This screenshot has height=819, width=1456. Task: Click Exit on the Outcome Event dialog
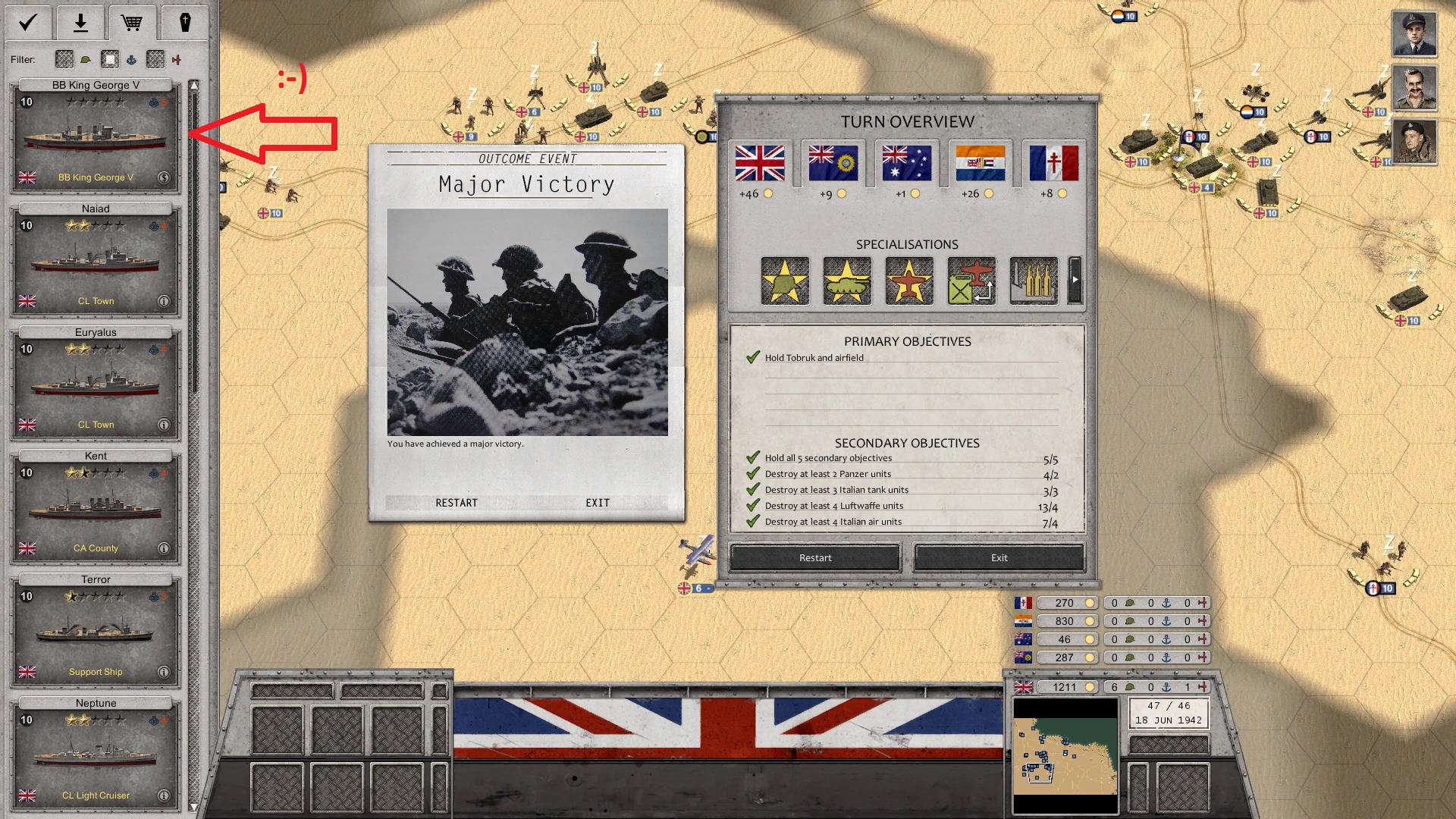pyautogui.click(x=597, y=503)
